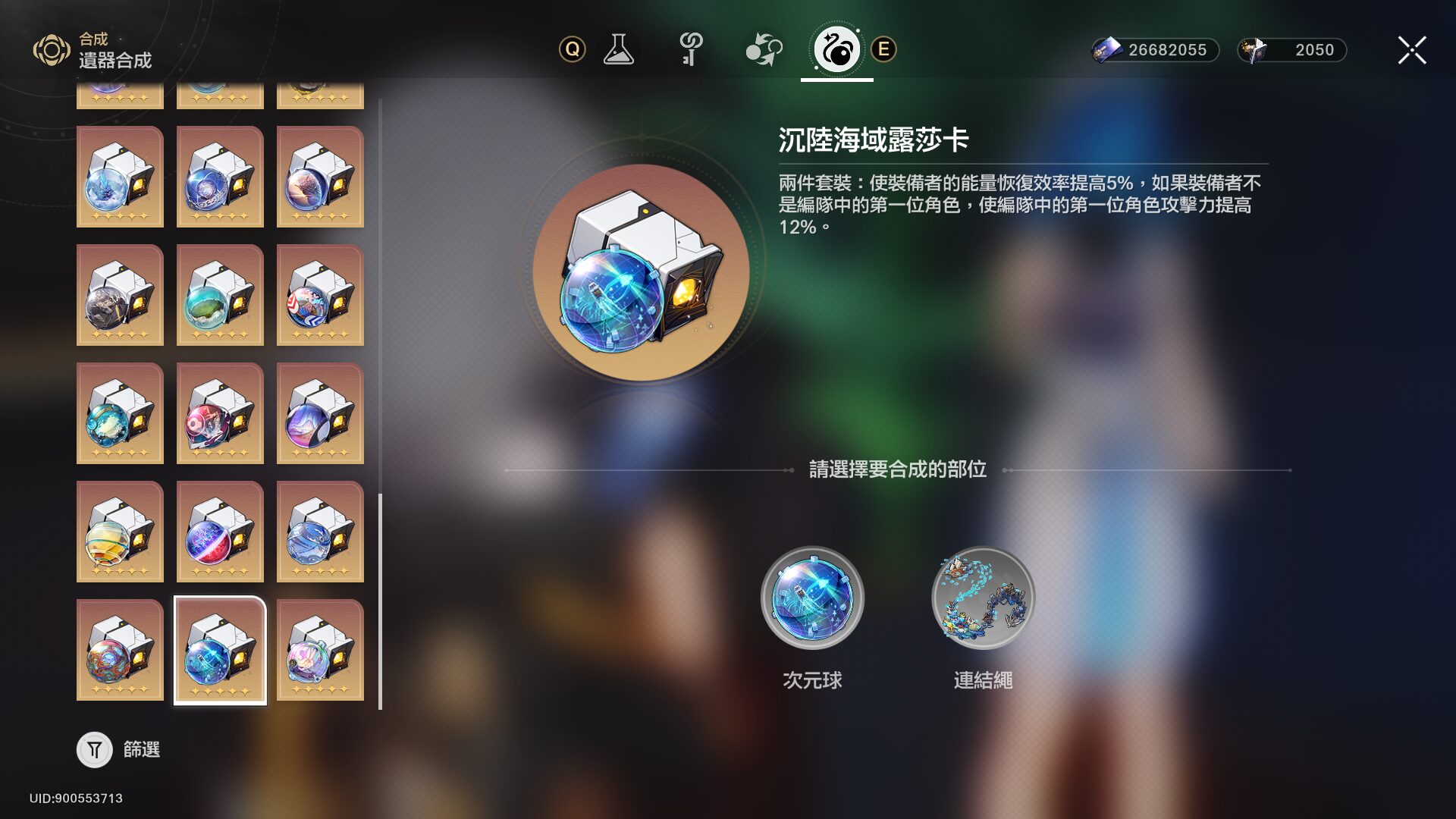Viewport: 1456px width, 819px height.
Task: Choose the 次元球 planar sphere part
Action: point(812,598)
